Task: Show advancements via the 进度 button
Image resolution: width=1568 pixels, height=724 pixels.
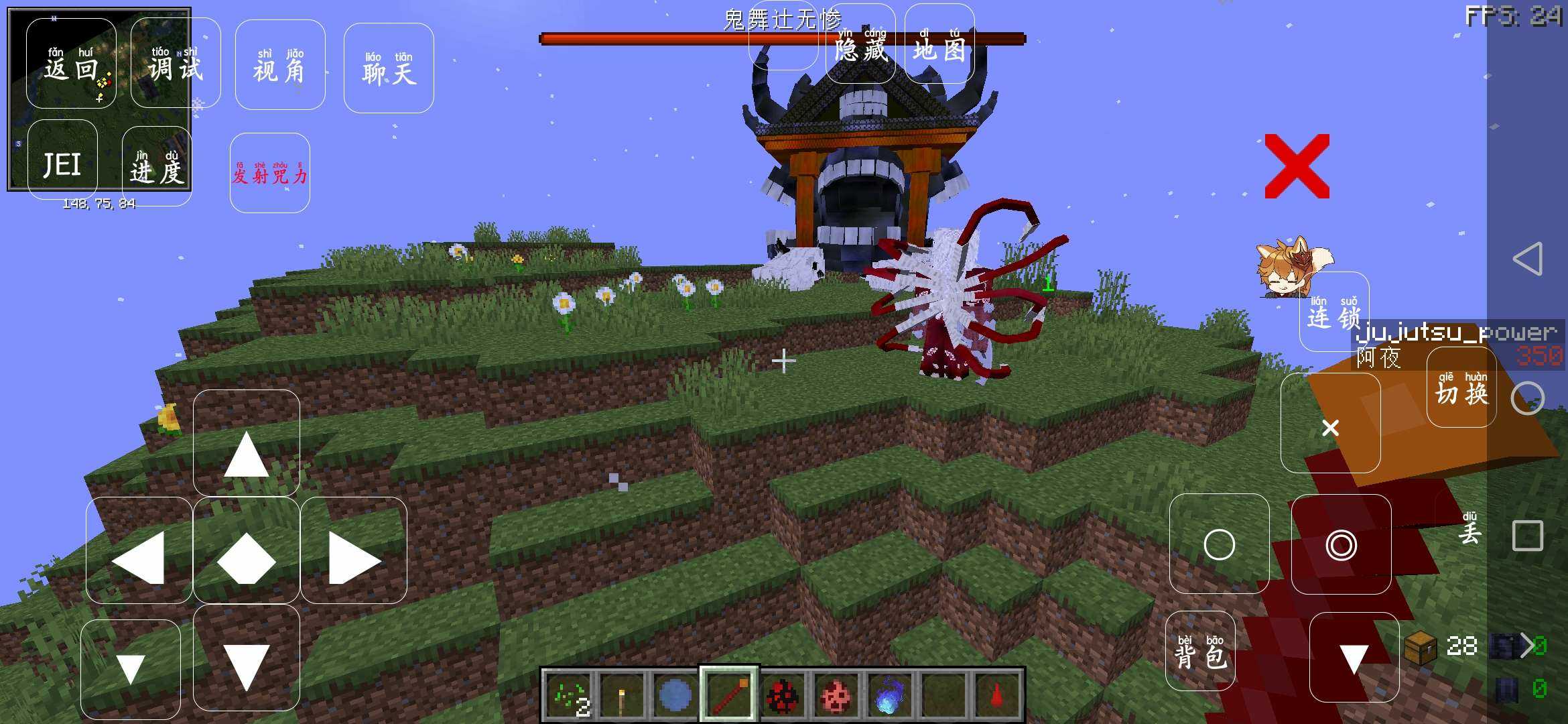Action: pyautogui.click(x=157, y=166)
